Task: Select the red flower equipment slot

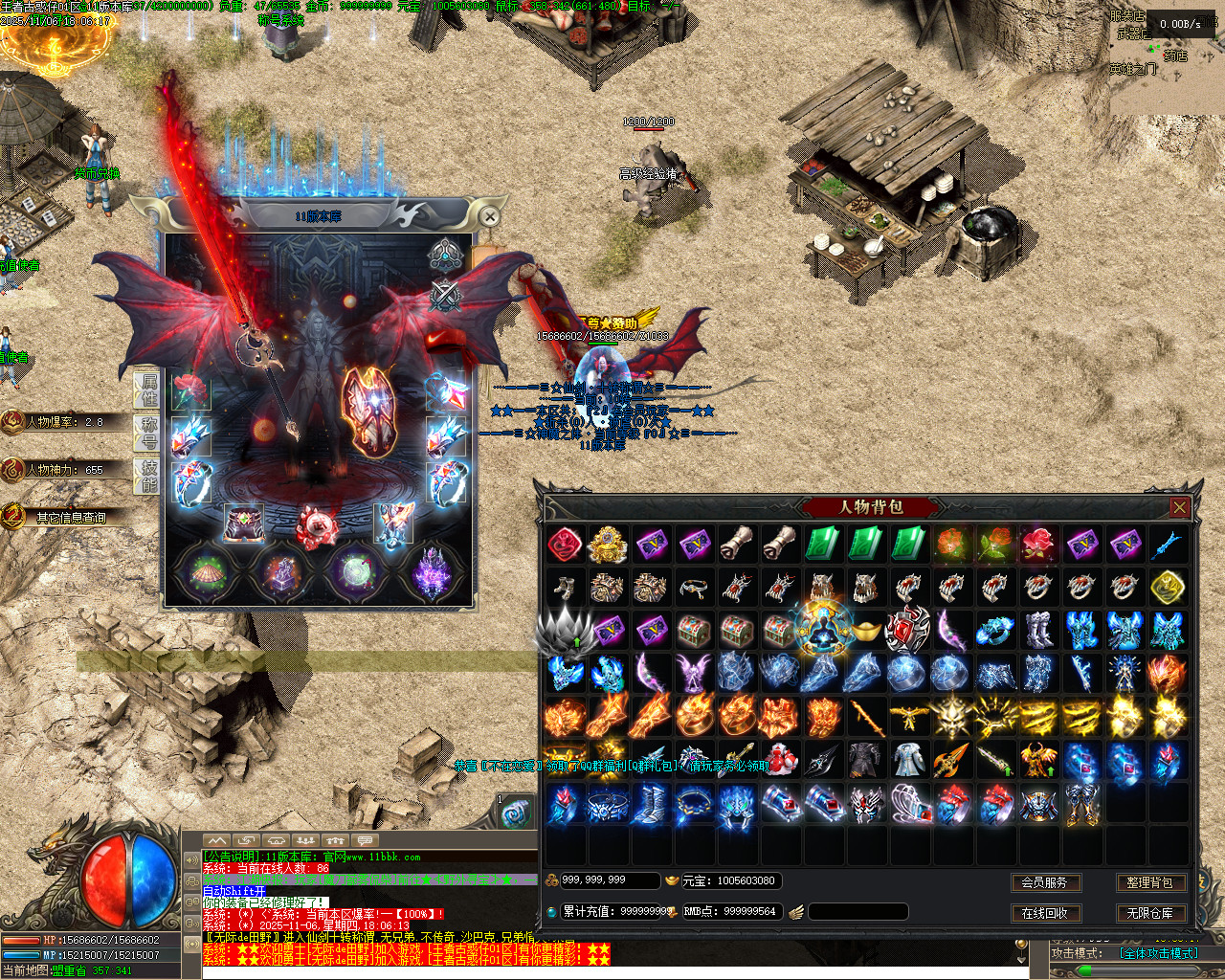Action: coord(190,390)
